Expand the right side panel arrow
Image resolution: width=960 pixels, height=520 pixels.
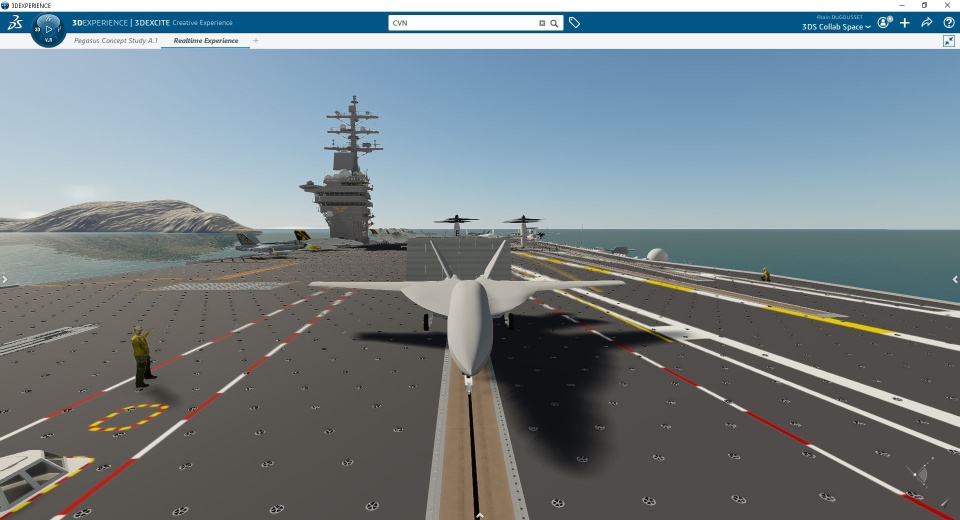coord(956,280)
